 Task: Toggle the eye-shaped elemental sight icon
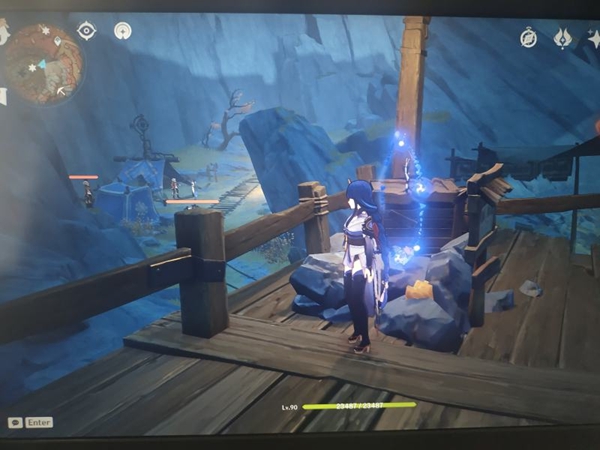point(87,31)
